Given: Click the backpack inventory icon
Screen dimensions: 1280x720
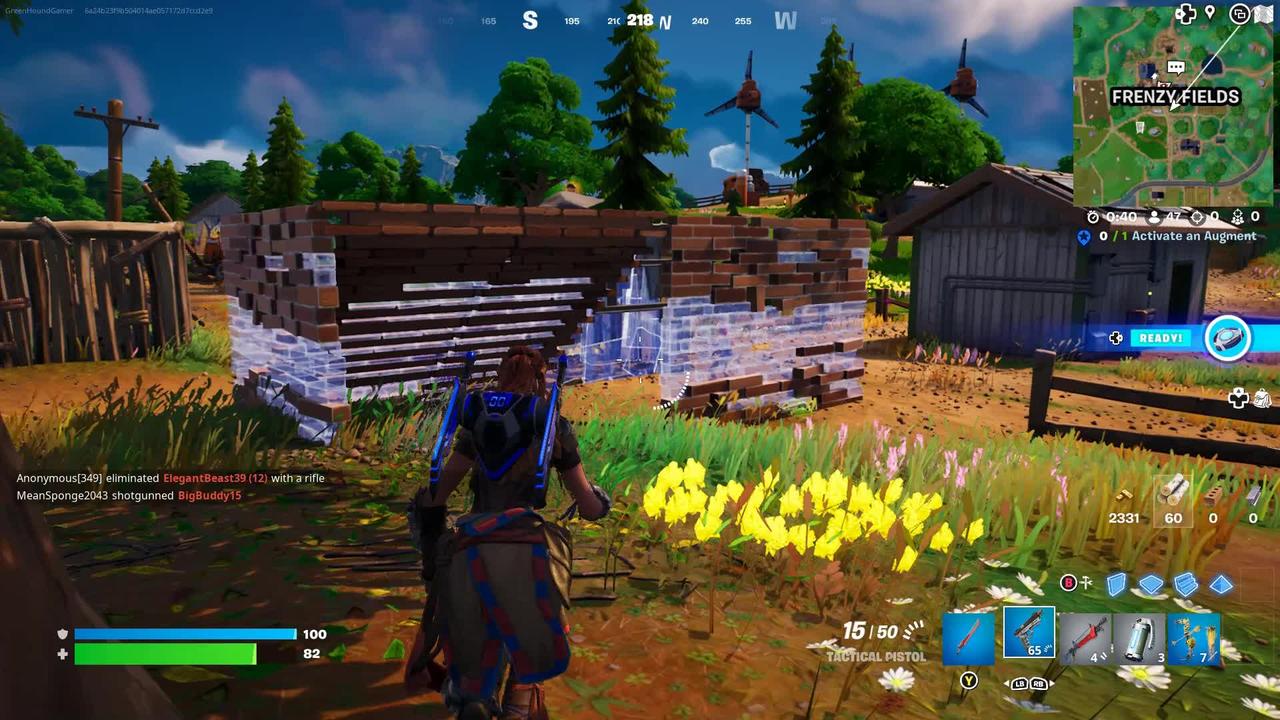Looking at the screenshot, I should (1262, 398).
